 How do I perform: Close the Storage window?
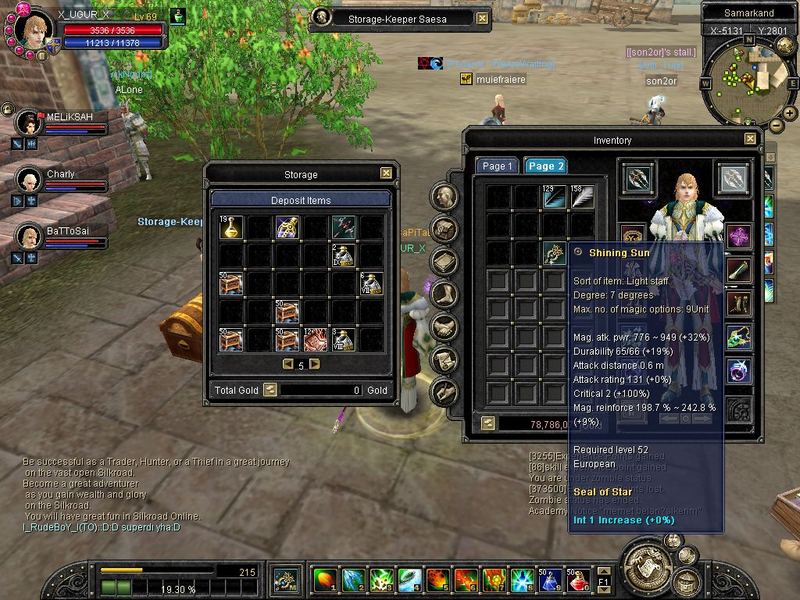(x=386, y=173)
